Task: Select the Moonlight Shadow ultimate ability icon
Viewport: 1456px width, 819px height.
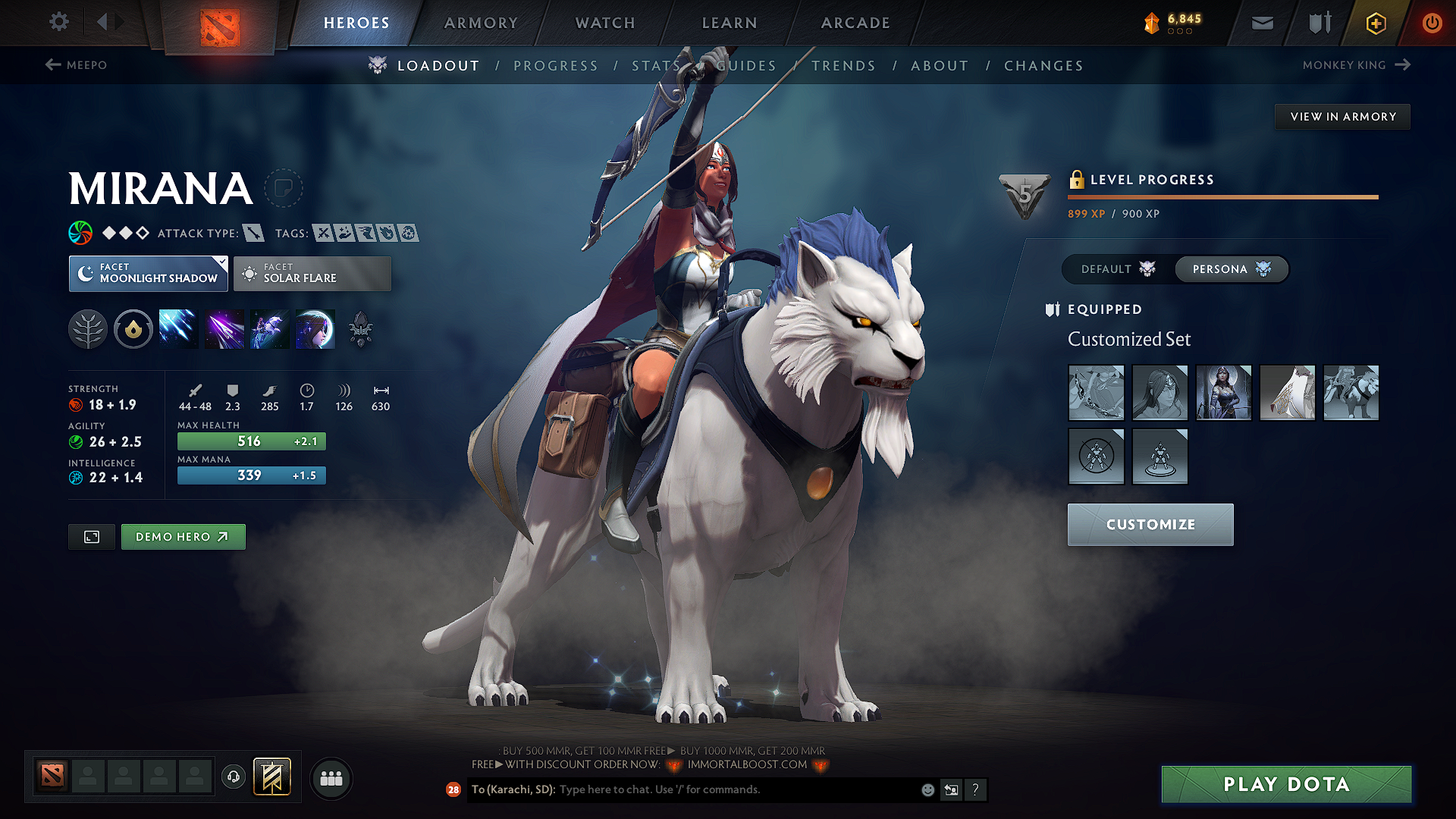Action: [315, 328]
